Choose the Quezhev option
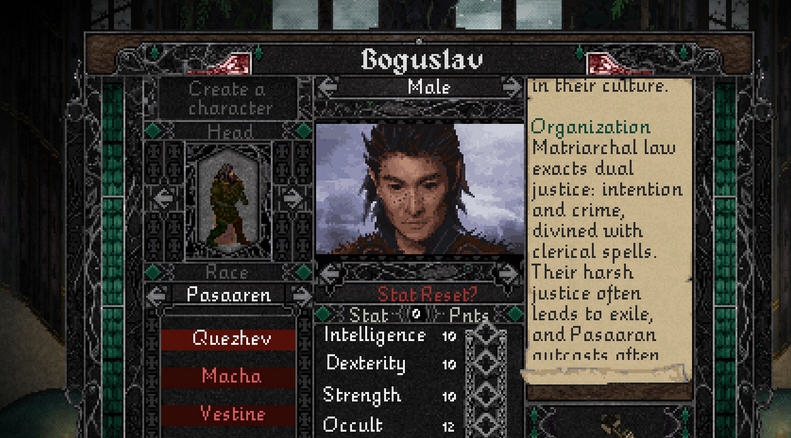Viewport: 791px width, 438px height. 229,339
